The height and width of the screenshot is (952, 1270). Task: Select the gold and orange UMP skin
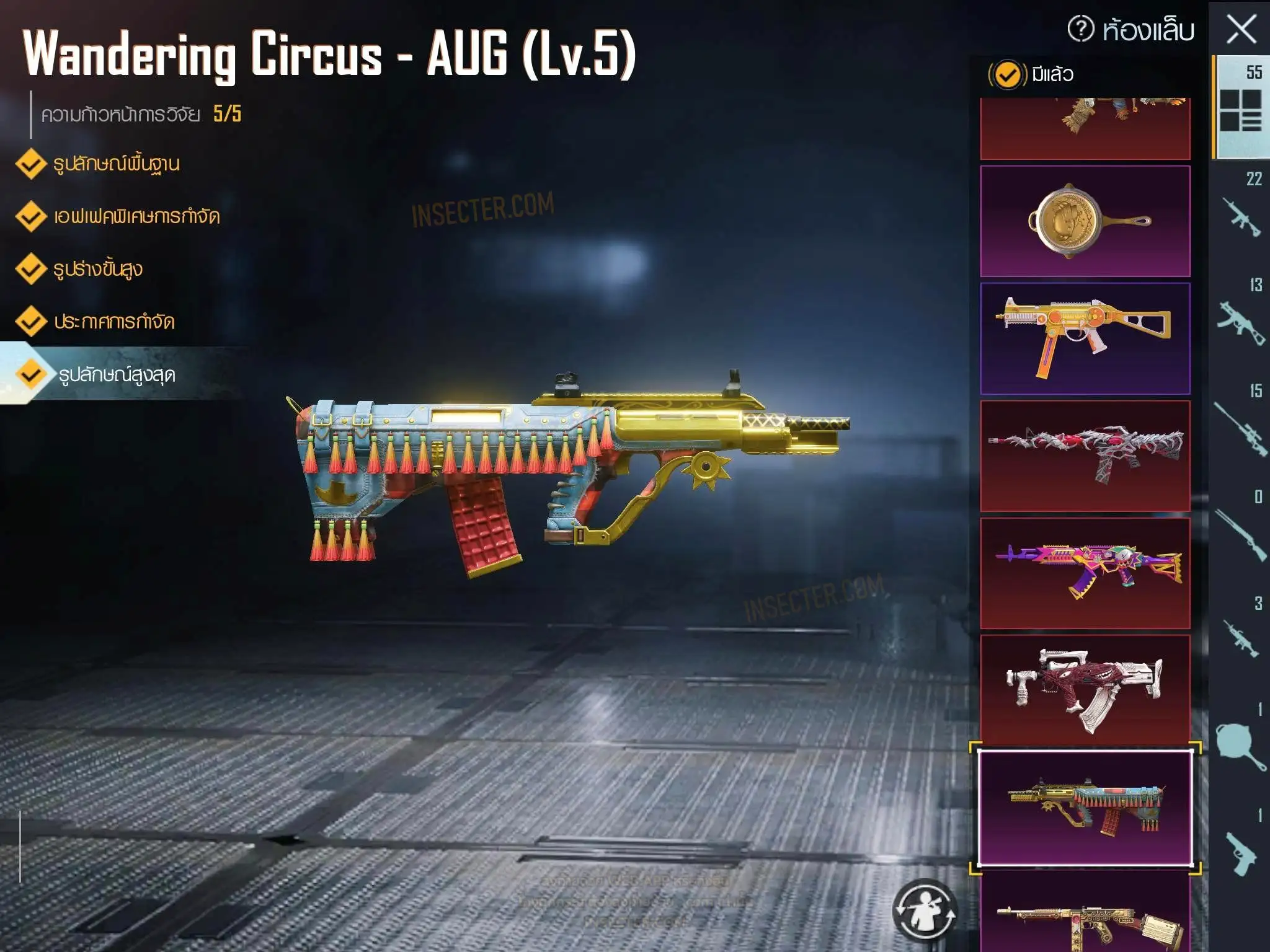click(1085, 338)
